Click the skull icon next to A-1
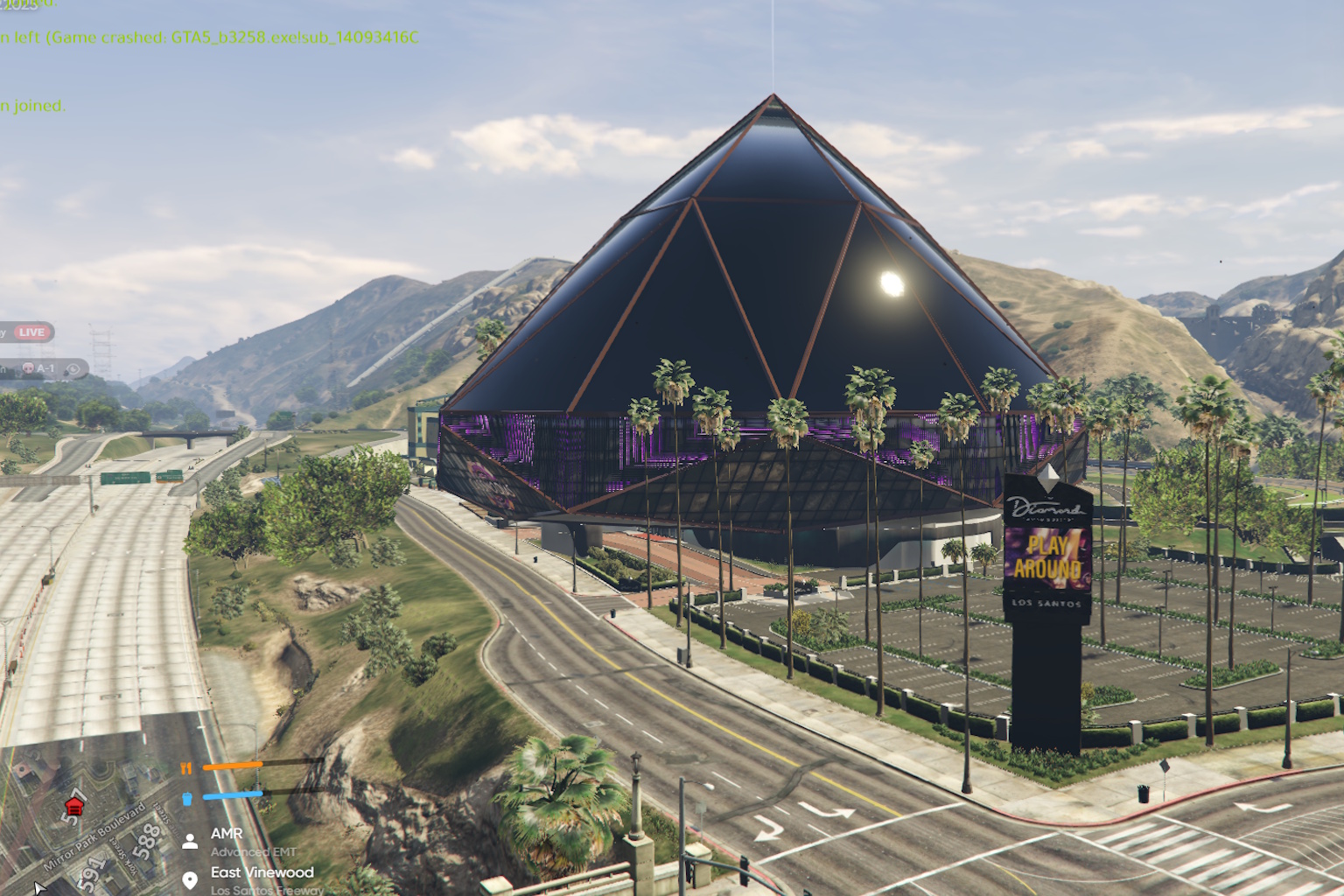 coord(28,368)
